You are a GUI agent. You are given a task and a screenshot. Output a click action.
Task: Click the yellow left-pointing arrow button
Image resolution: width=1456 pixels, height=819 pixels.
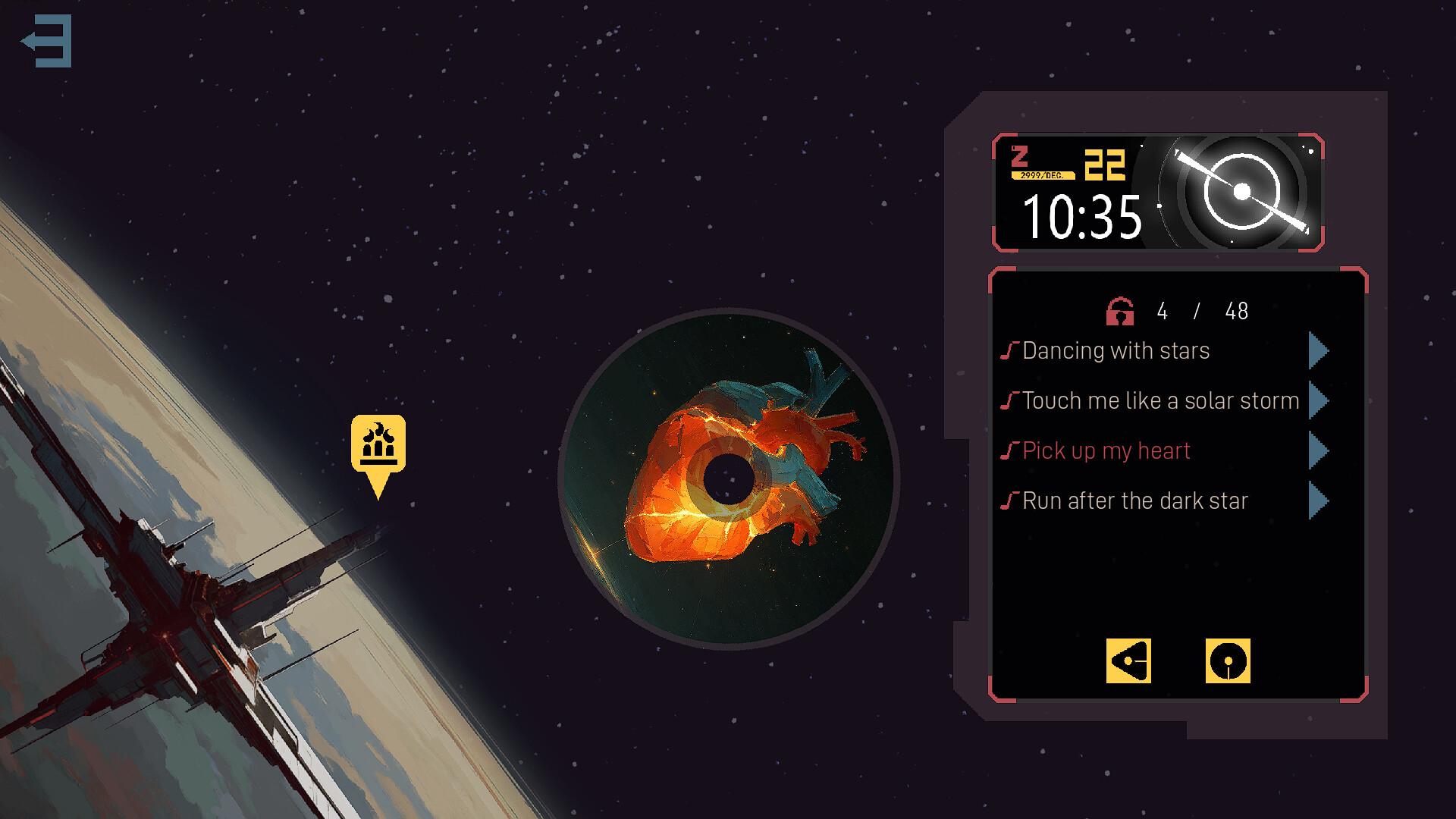pyautogui.click(x=1128, y=661)
